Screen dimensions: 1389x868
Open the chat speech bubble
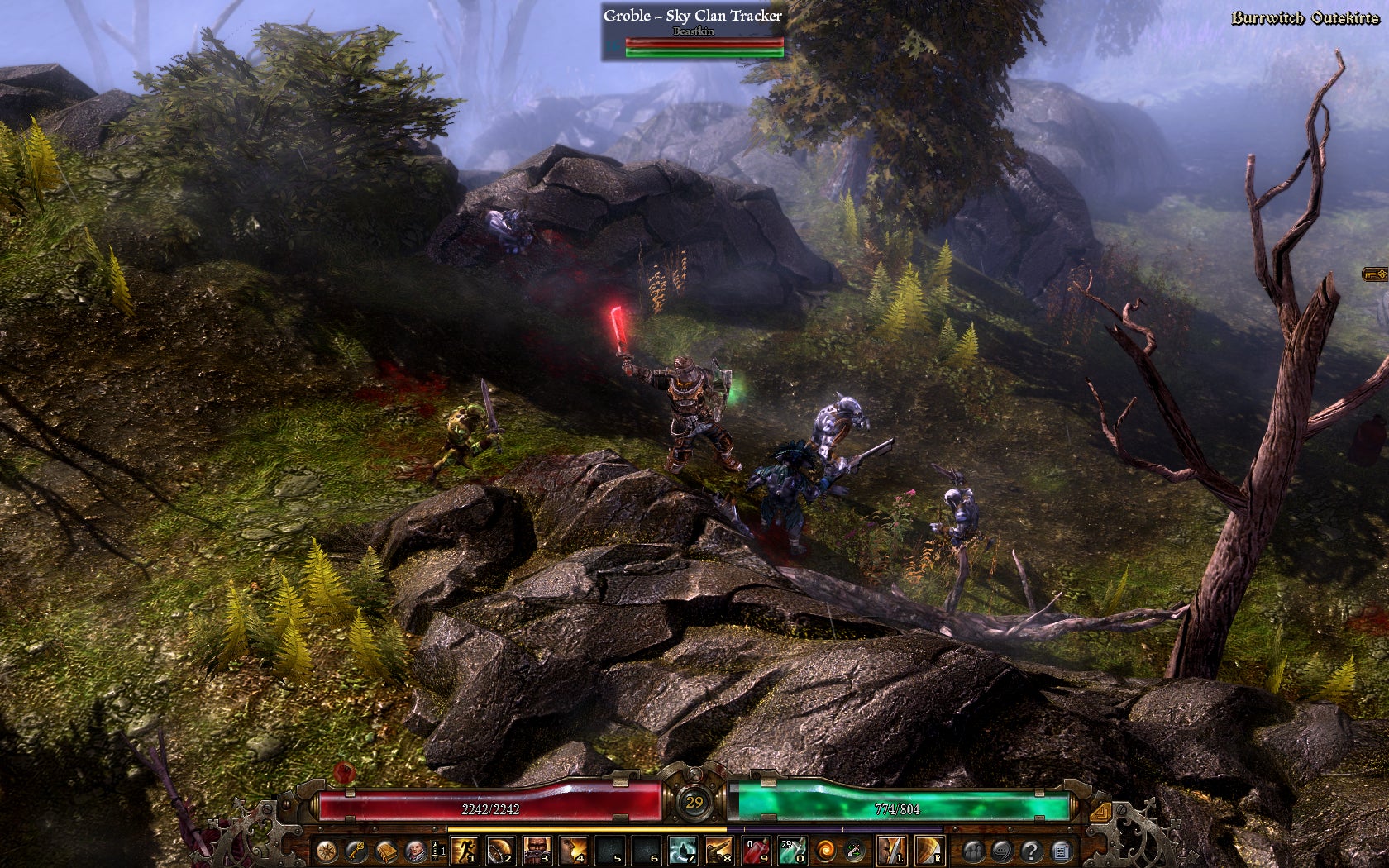click(1002, 851)
